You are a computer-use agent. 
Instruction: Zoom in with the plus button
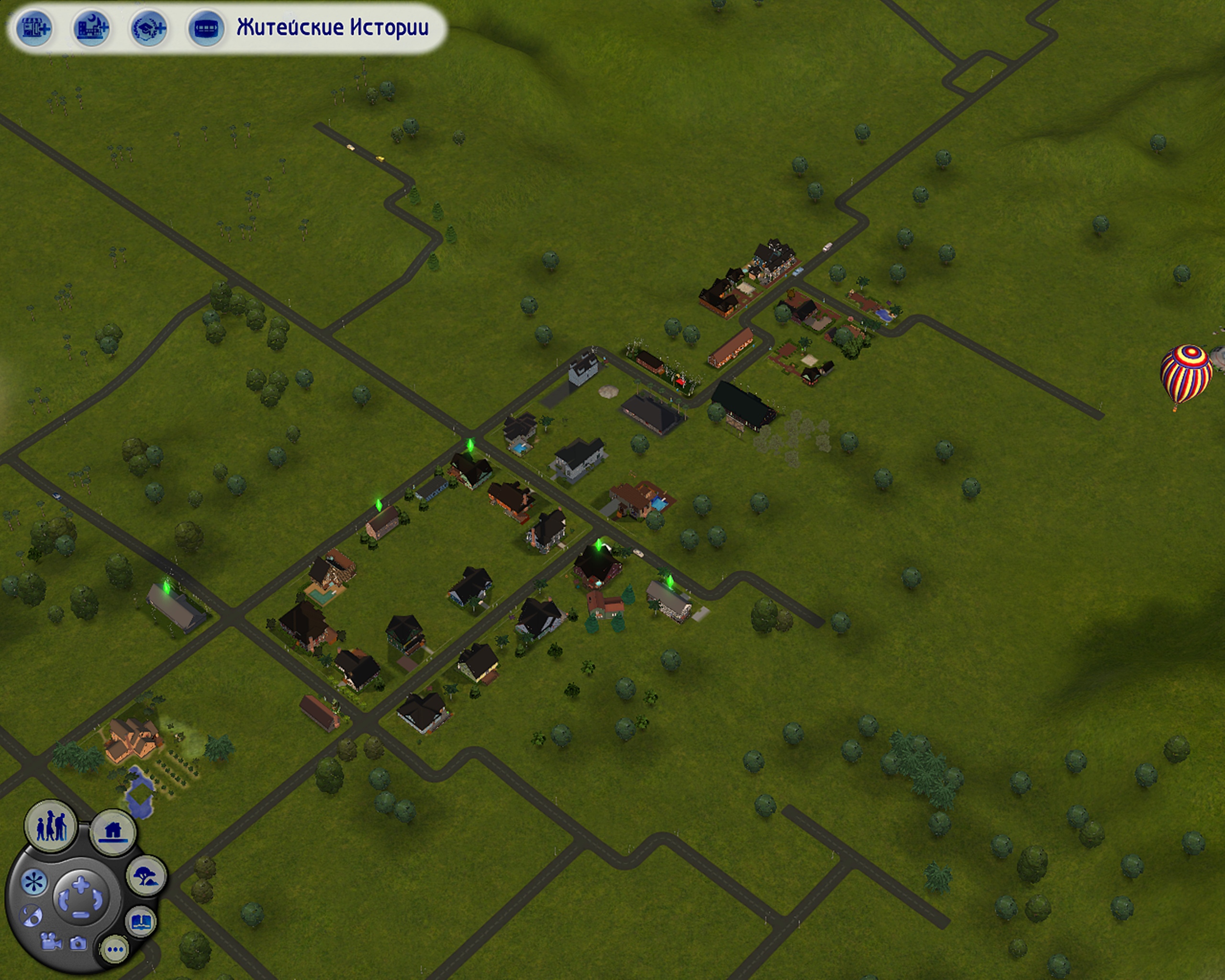[81, 883]
